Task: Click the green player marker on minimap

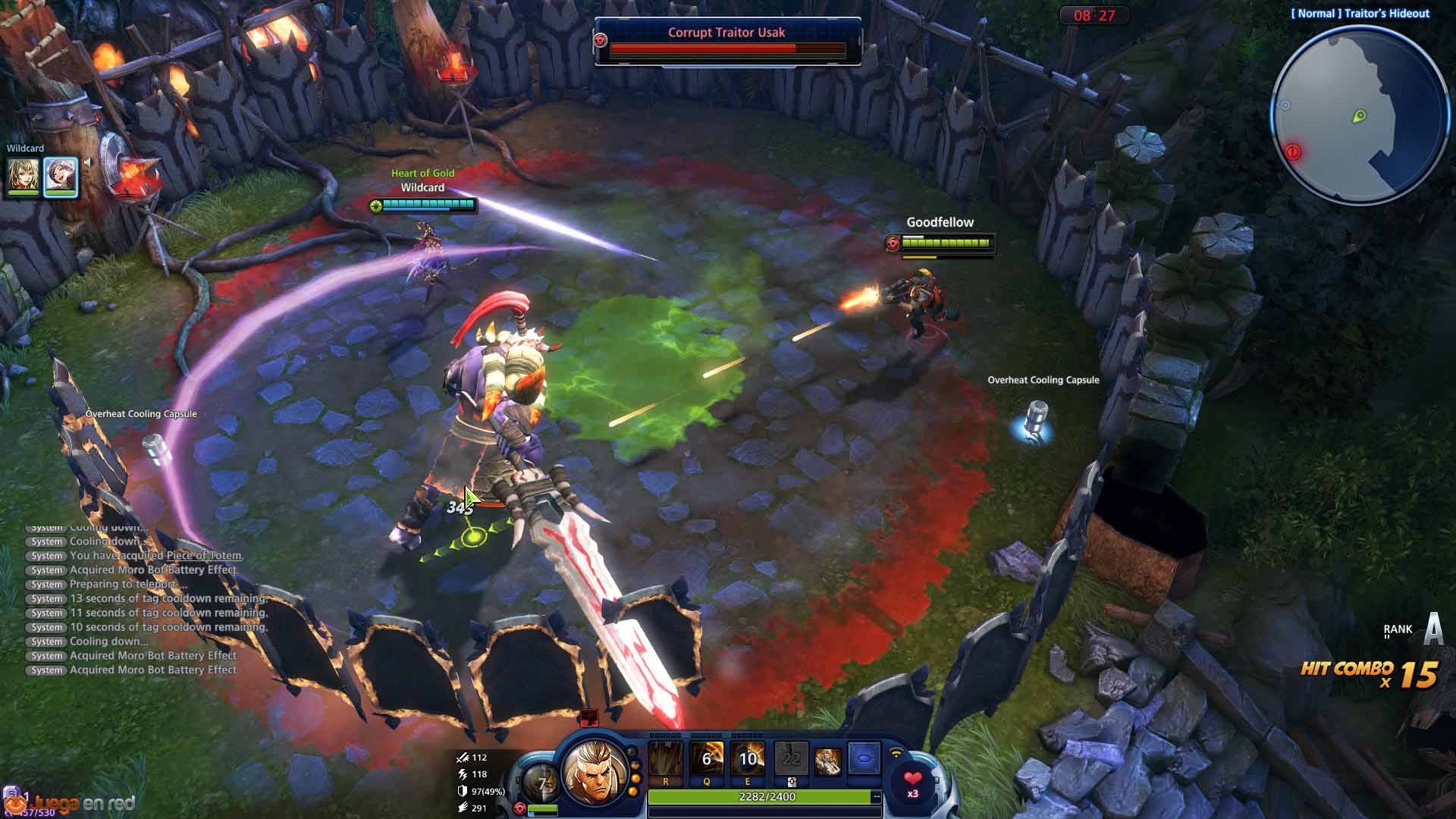Action: [x=1359, y=116]
